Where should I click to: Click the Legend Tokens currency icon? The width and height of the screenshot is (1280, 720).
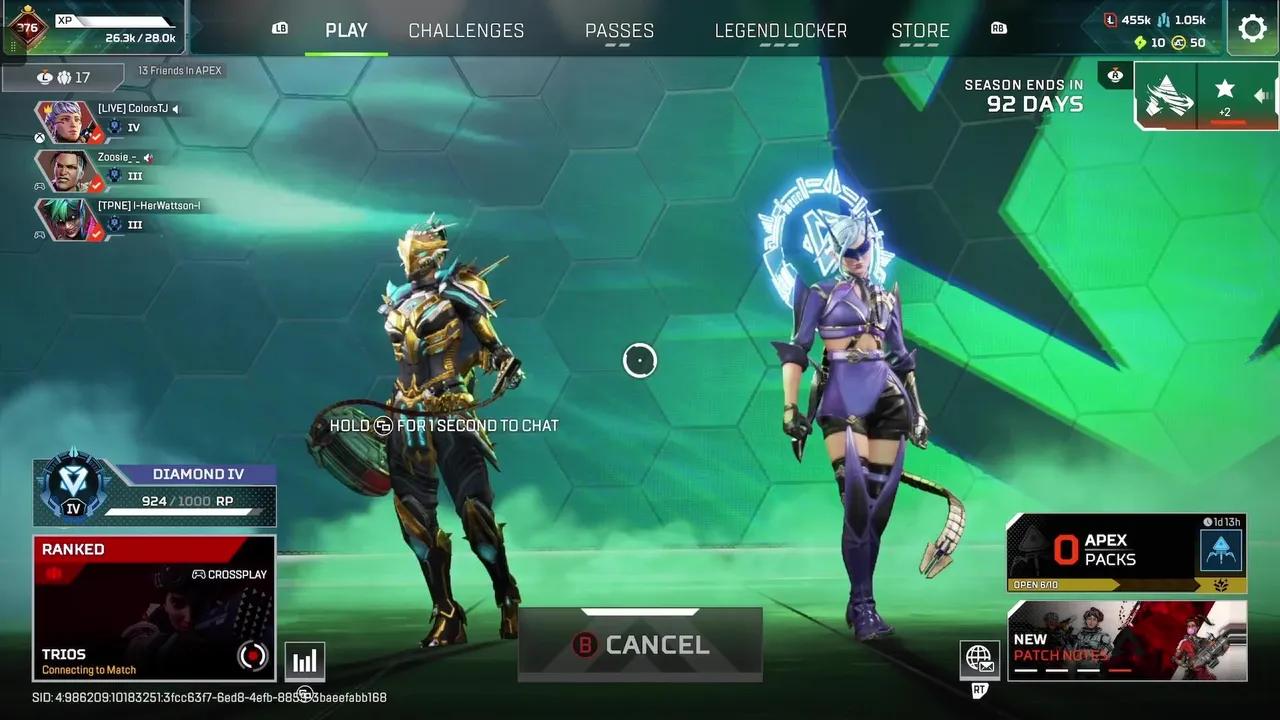(x=1110, y=20)
